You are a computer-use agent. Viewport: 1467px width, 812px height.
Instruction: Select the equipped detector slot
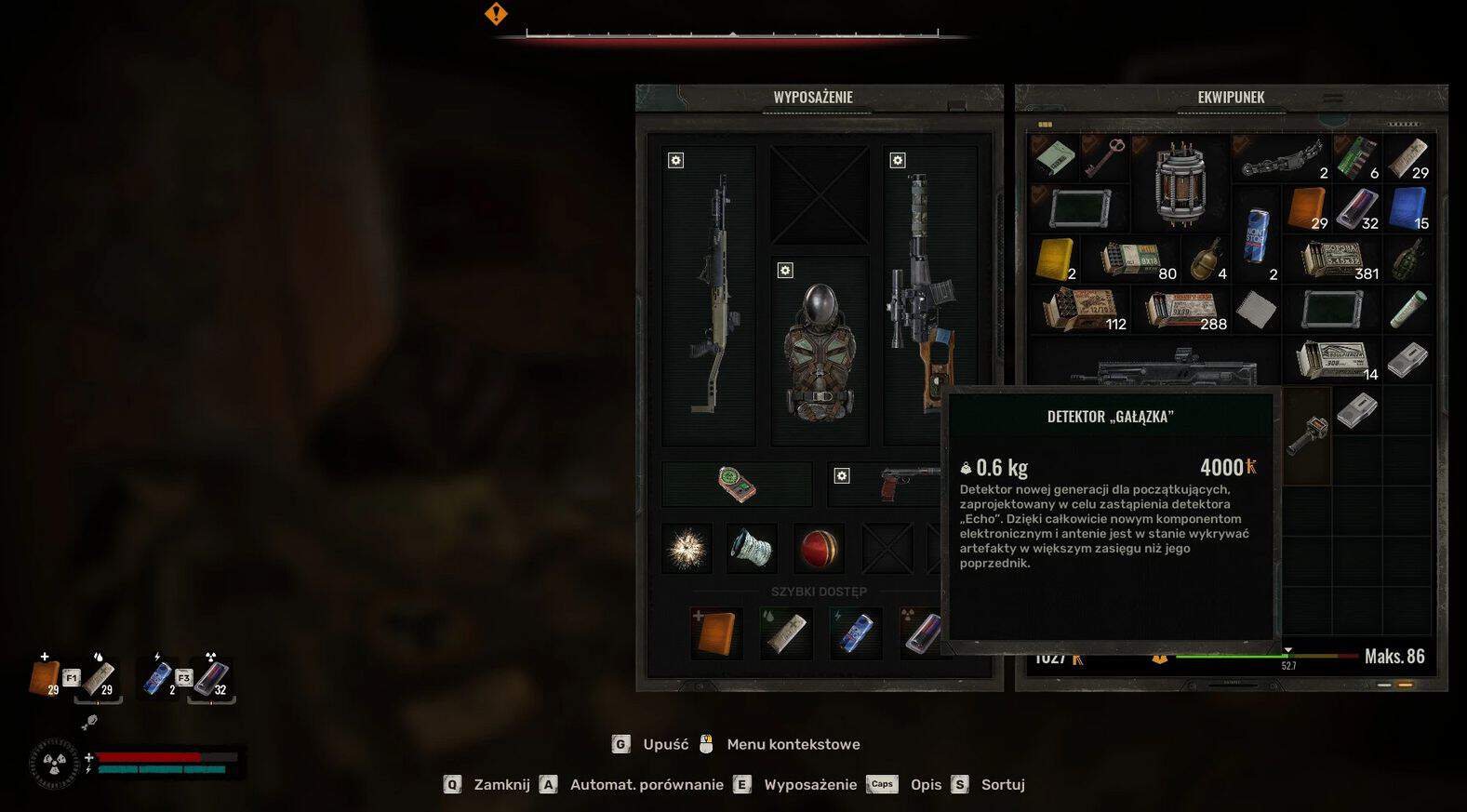(x=737, y=484)
